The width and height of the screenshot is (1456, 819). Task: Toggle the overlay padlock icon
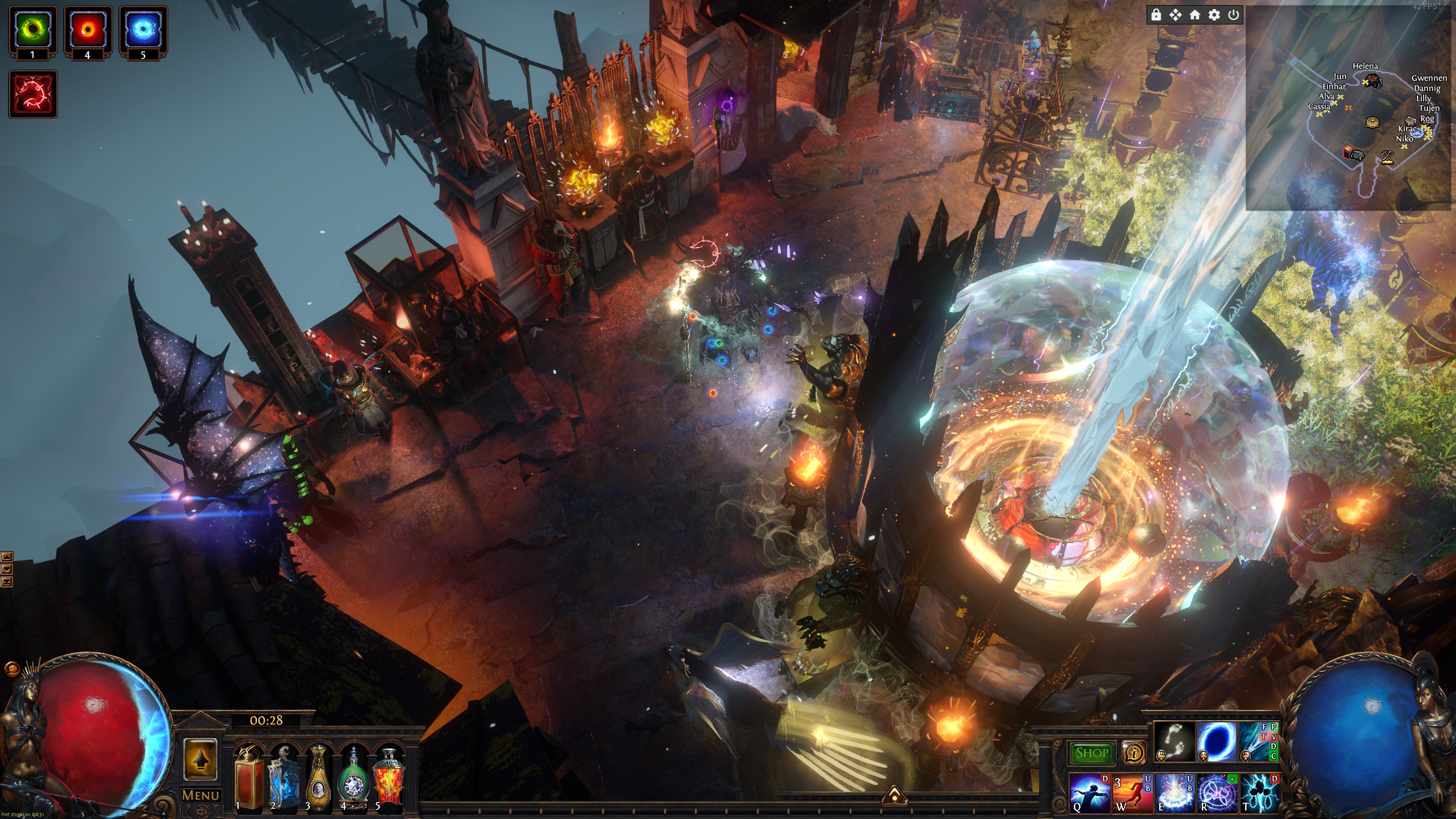click(1156, 15)
